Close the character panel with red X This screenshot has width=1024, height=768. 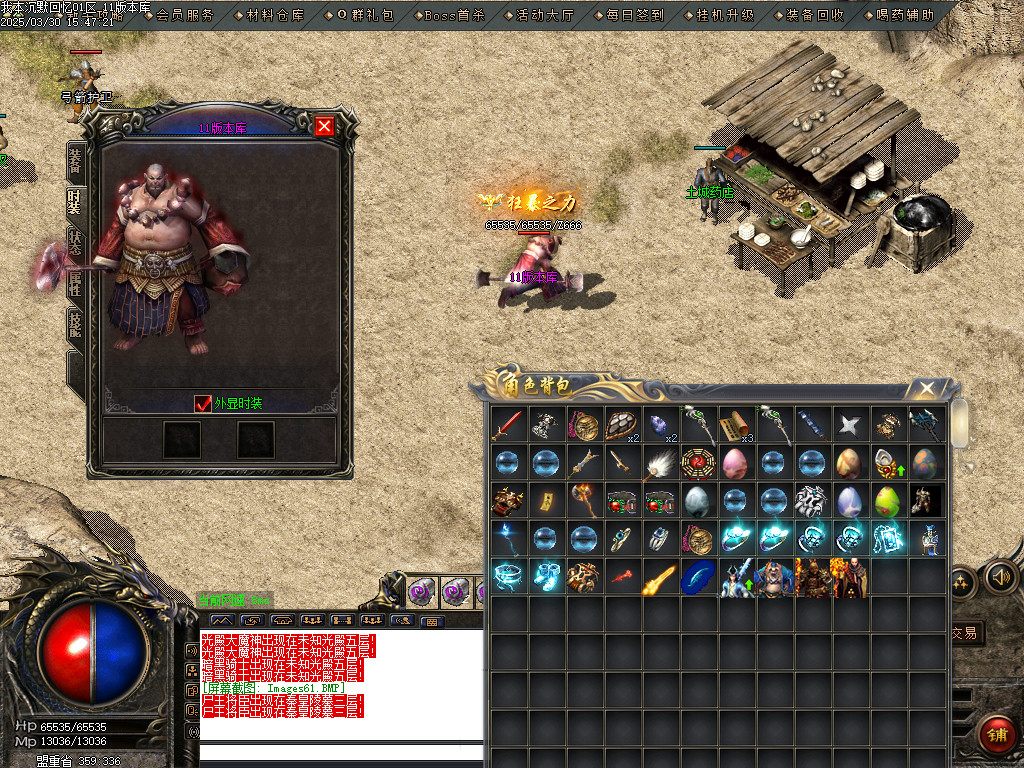click(324, 126)
